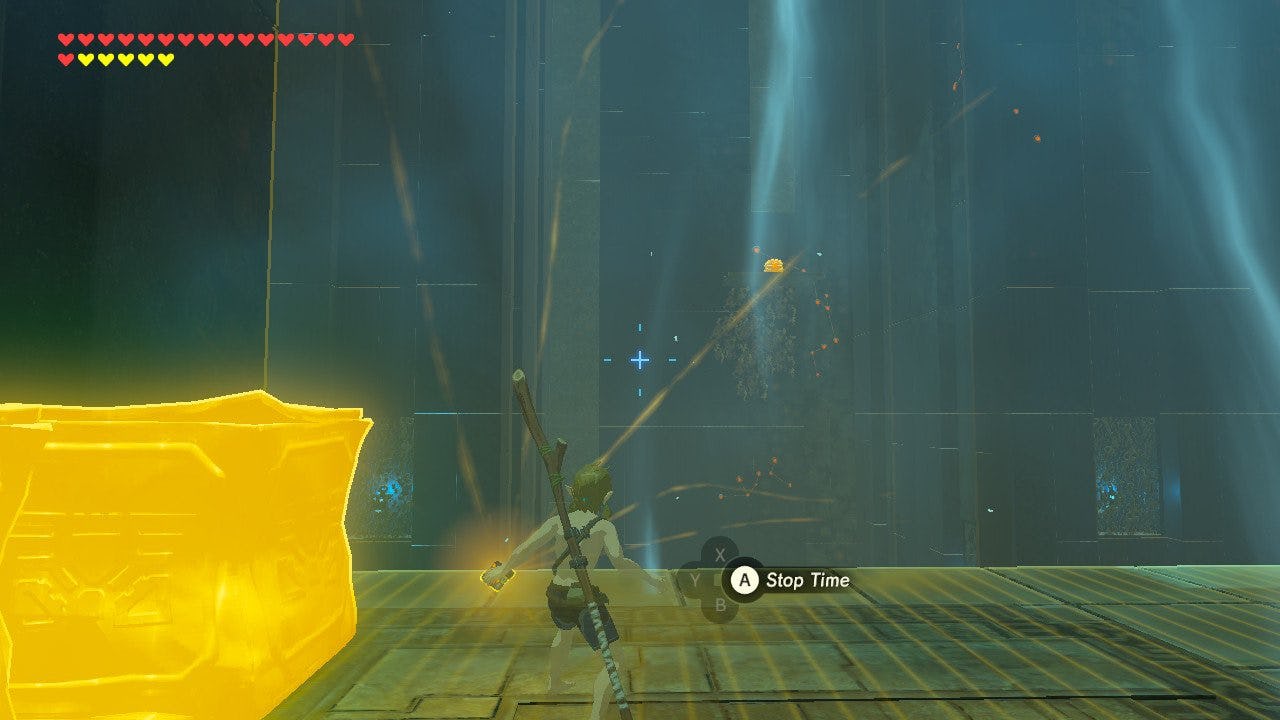The height and width of the screenshot is (720, 1280).
Task: Click the Stop Time text label
Action: (808, 580)
